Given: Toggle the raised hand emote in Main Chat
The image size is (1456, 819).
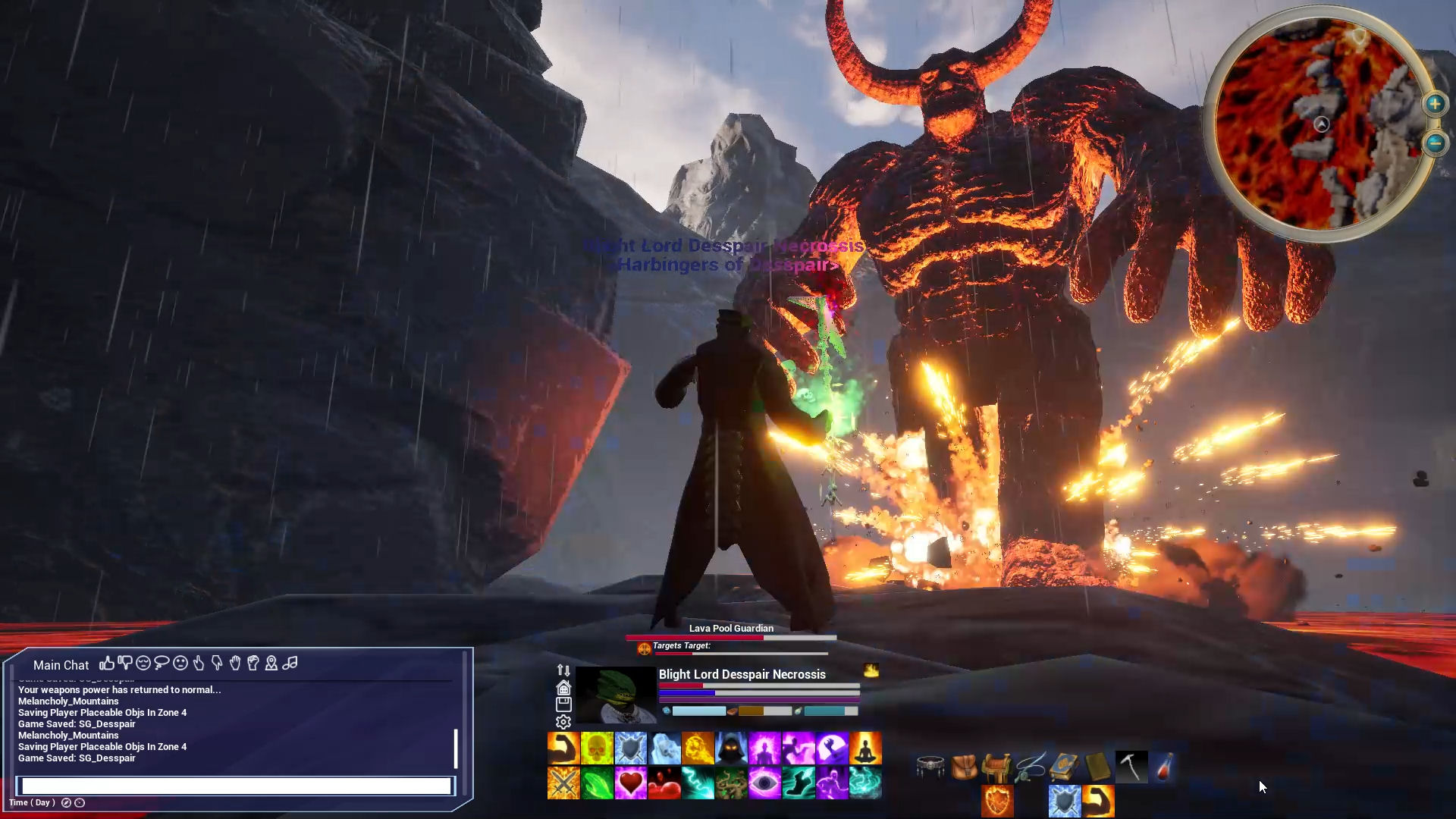Looking at the screenshot, I should [x=236, y=664].
